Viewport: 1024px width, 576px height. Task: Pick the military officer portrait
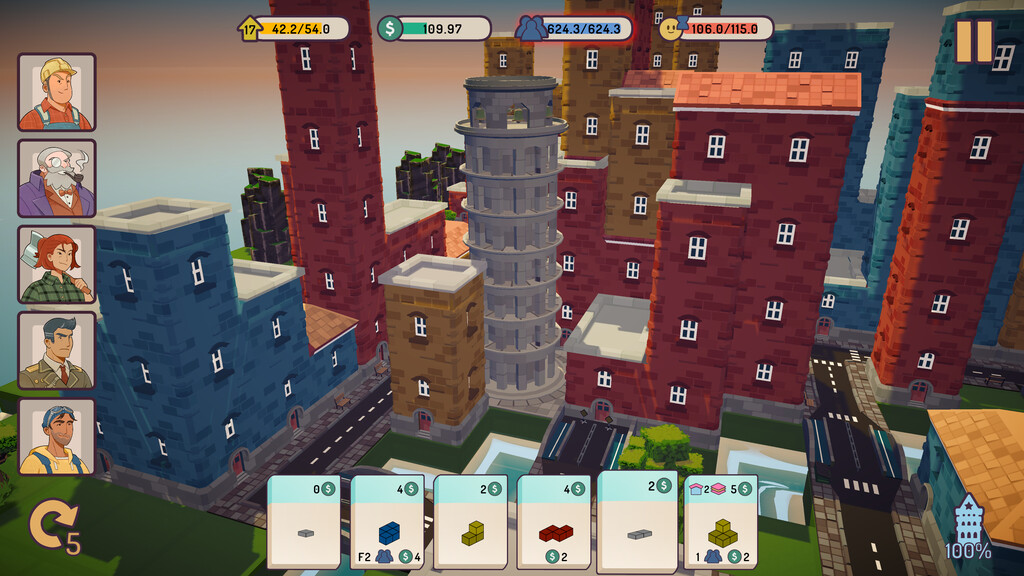pyautogui.click(x=57, y=350)
